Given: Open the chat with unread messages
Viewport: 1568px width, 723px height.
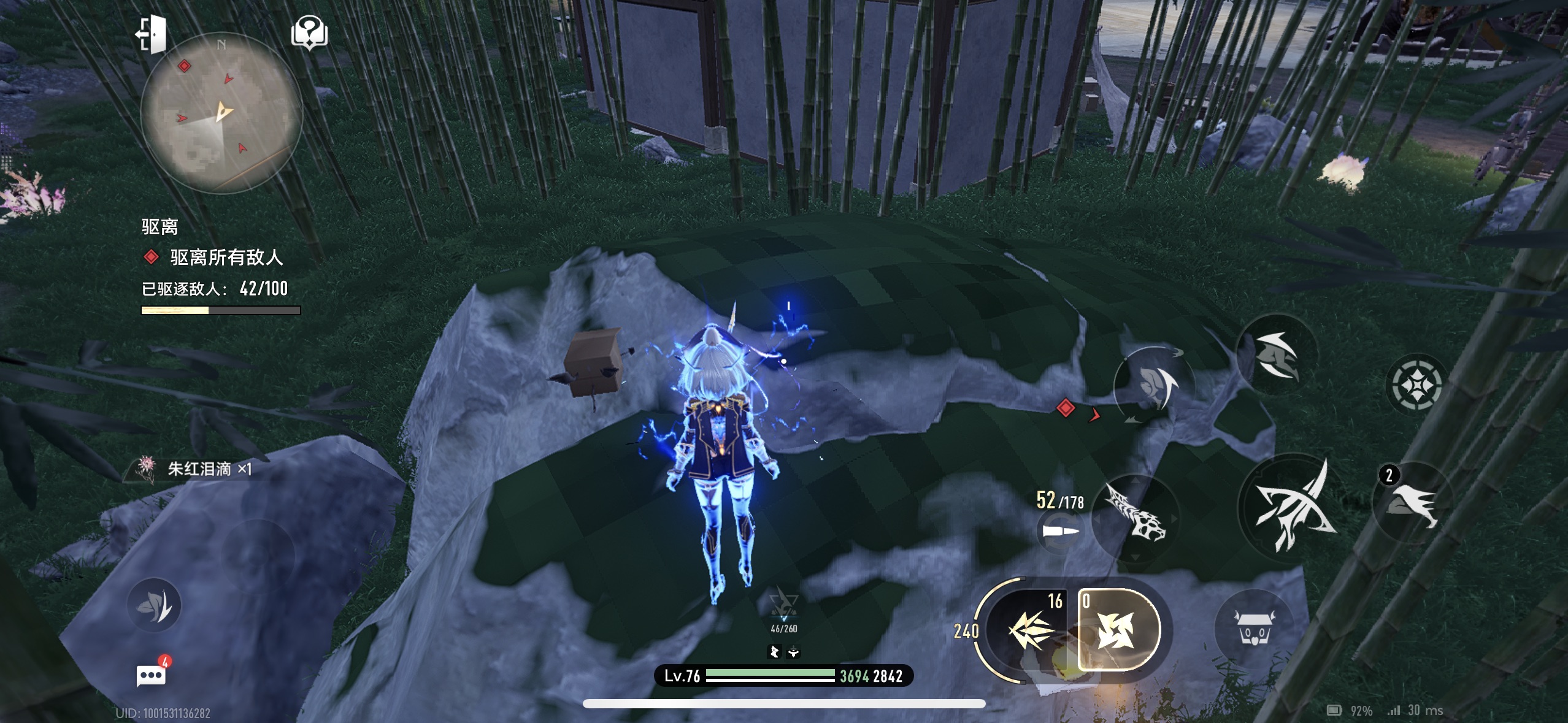Looking at the screenshot, I should [x=151, y=676].
